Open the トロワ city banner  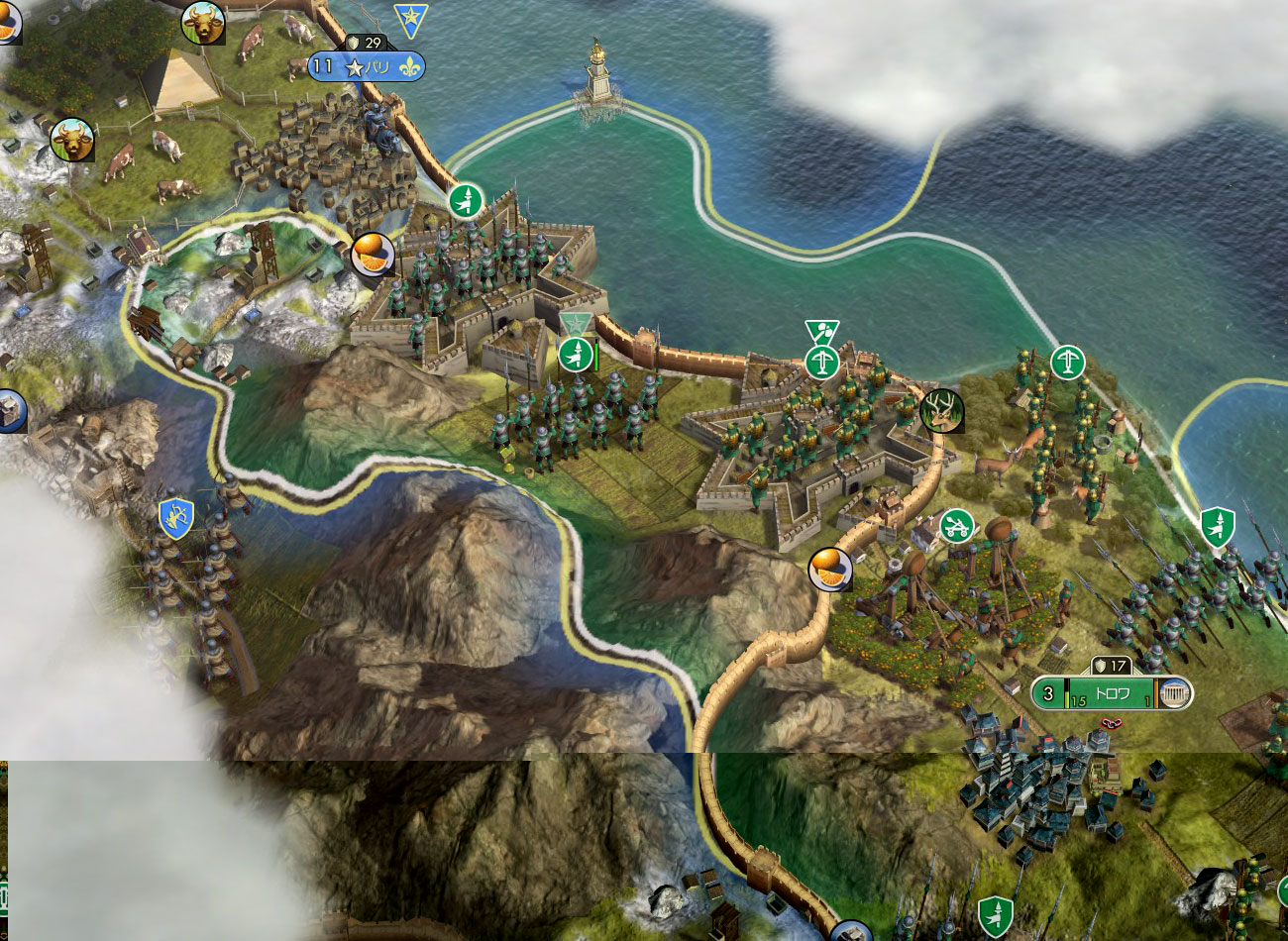(1111, 693)
